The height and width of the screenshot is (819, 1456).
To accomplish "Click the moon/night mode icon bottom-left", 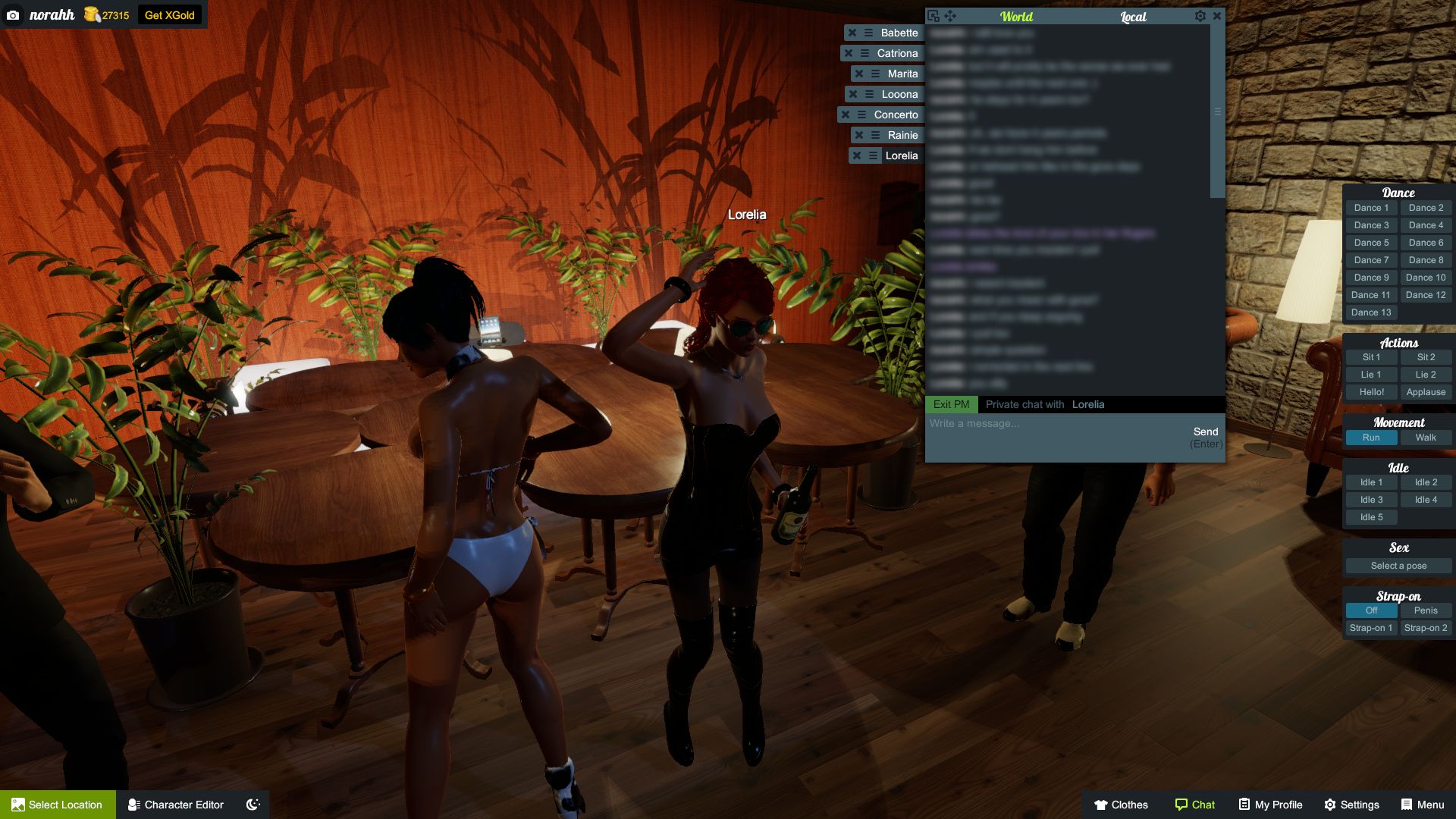I will [252, 805].
